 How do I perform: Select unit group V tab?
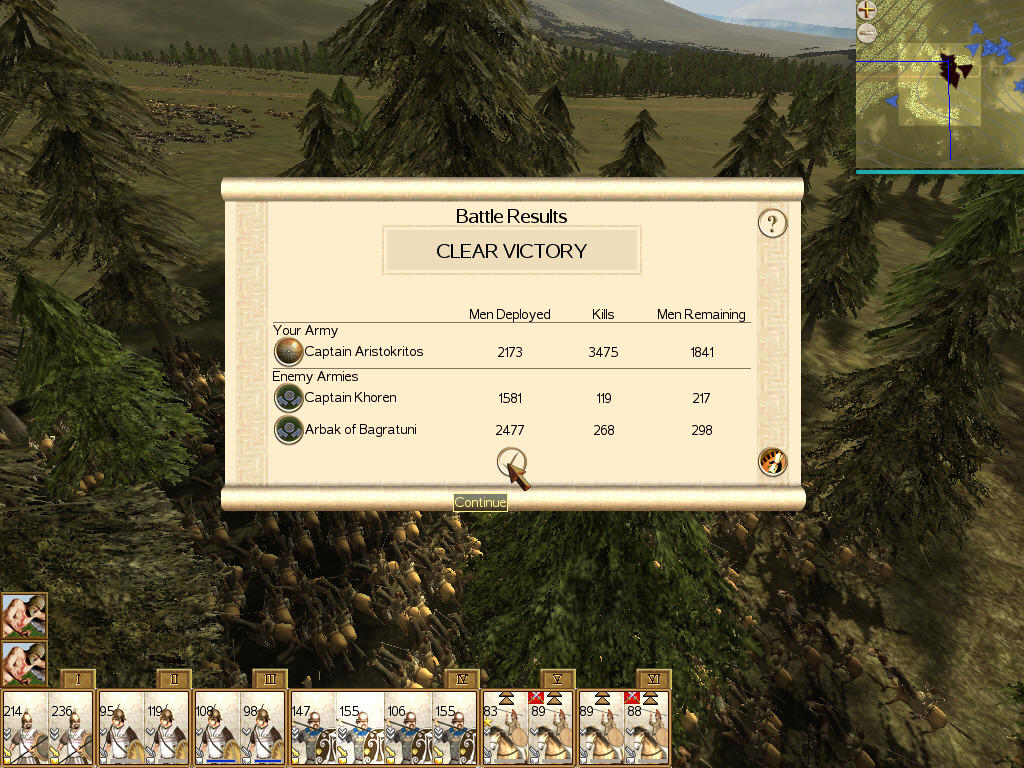(557, 679)
